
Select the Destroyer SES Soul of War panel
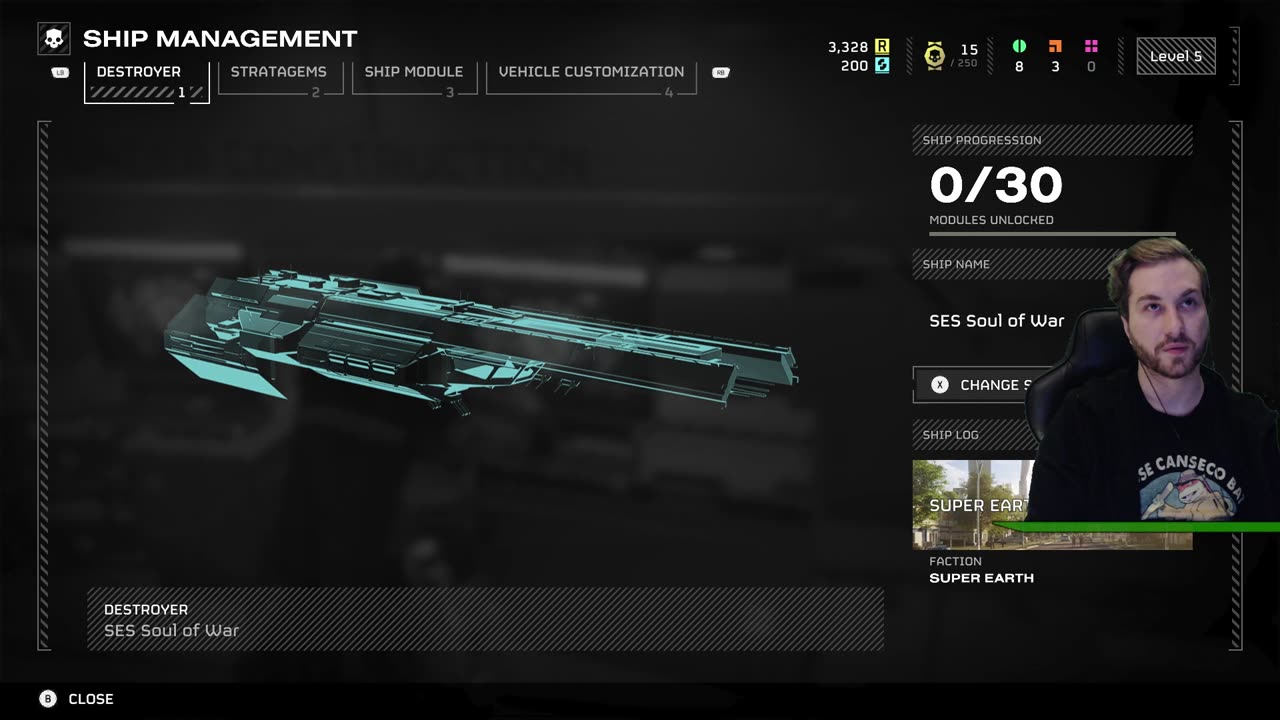click(485, 619)
